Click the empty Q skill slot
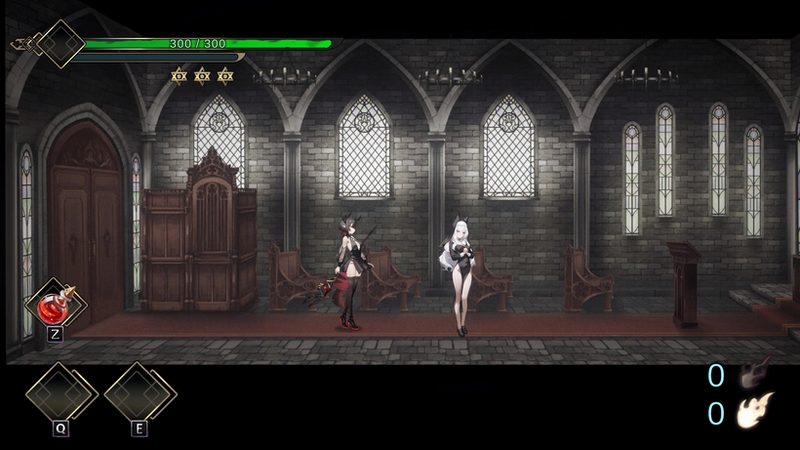Viewport: 800px width, 450px height. pos(60,394)
